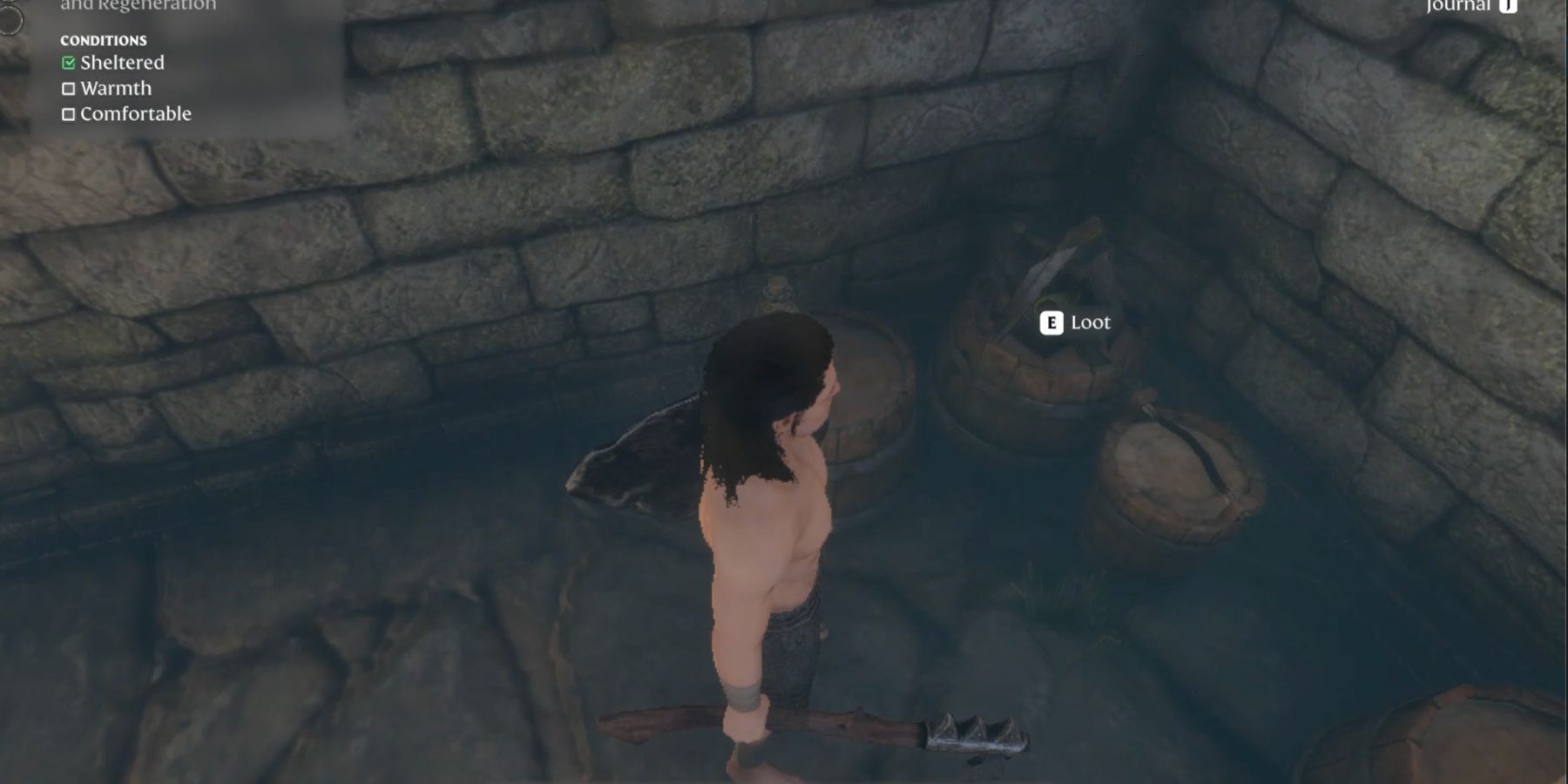The width and height of the screenshot is (1568, 784).
Task: Select the Sheltered condition entry
Action: tap(121, 63)
